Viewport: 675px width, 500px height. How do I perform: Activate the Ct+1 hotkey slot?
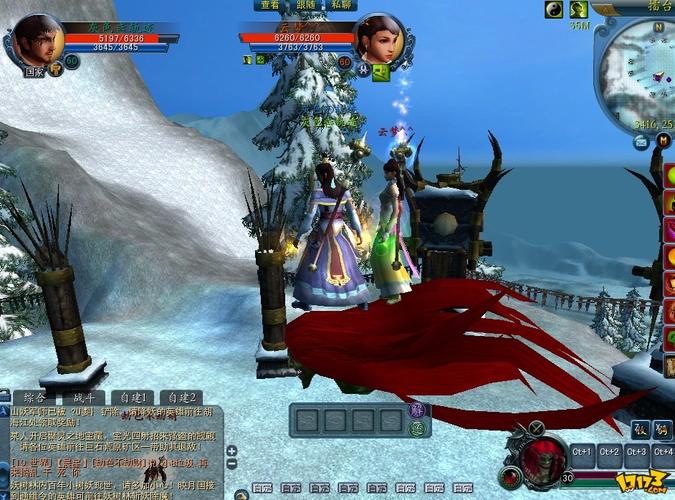[x=582, y=452]
